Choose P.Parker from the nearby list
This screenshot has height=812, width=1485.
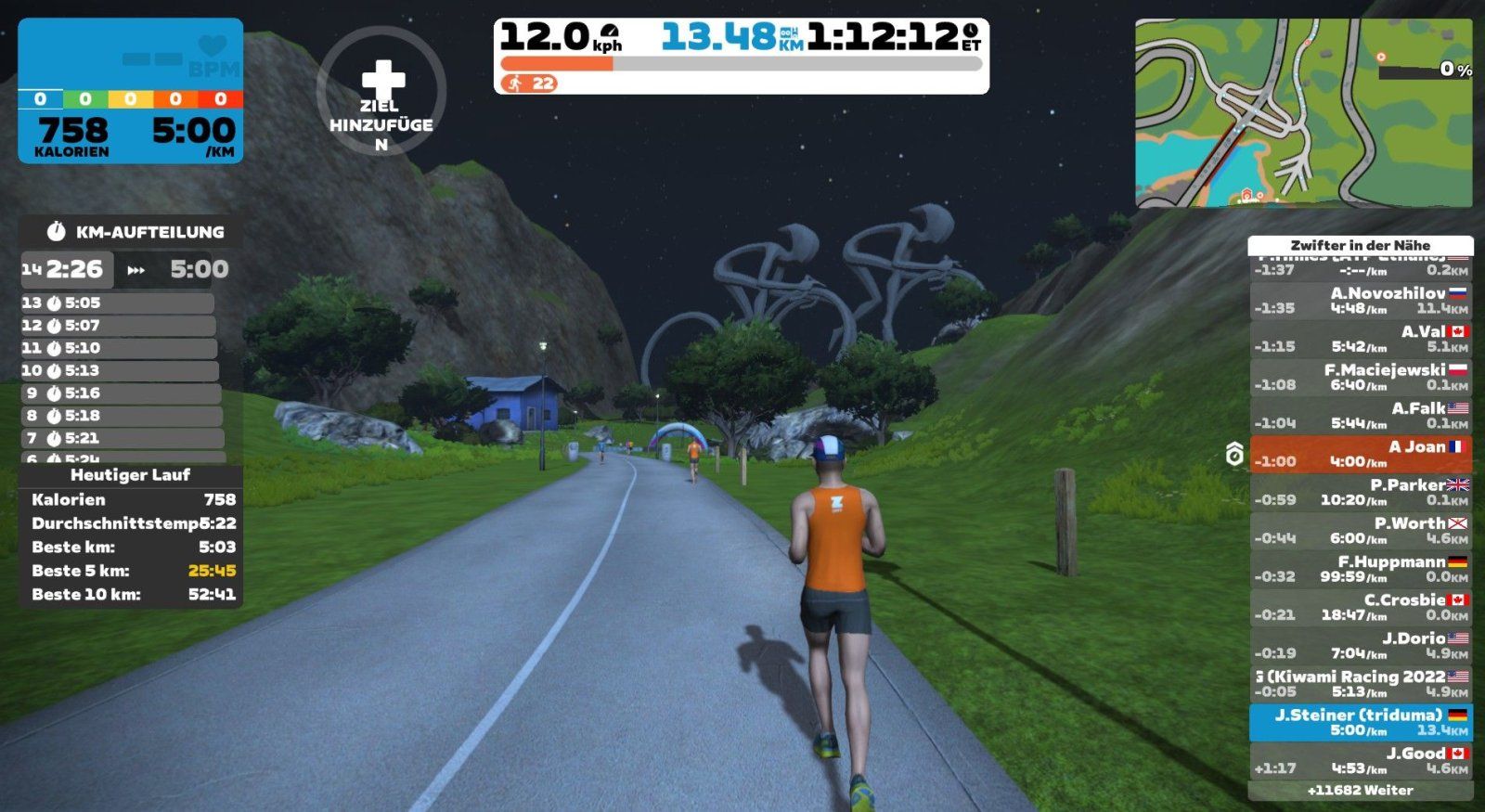pos(1360,492)
